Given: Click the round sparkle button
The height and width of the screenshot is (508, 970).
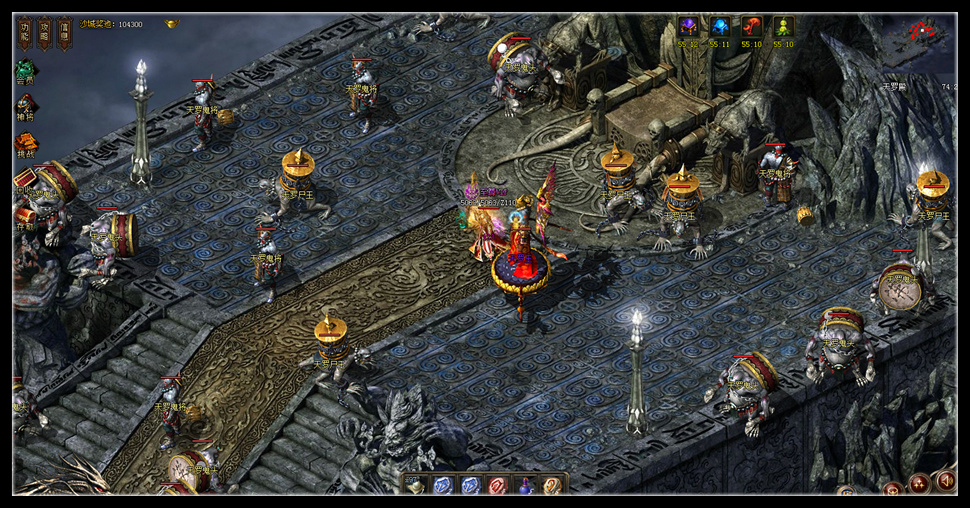Looking at the screenshot, I should point(918,485).
